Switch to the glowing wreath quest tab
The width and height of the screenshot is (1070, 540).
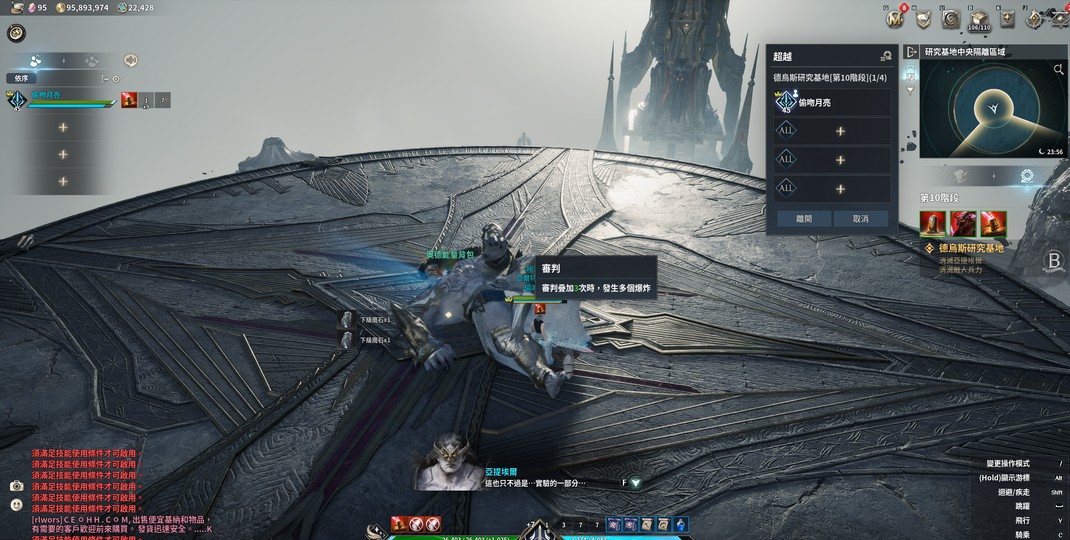(x=1027, y=176)
